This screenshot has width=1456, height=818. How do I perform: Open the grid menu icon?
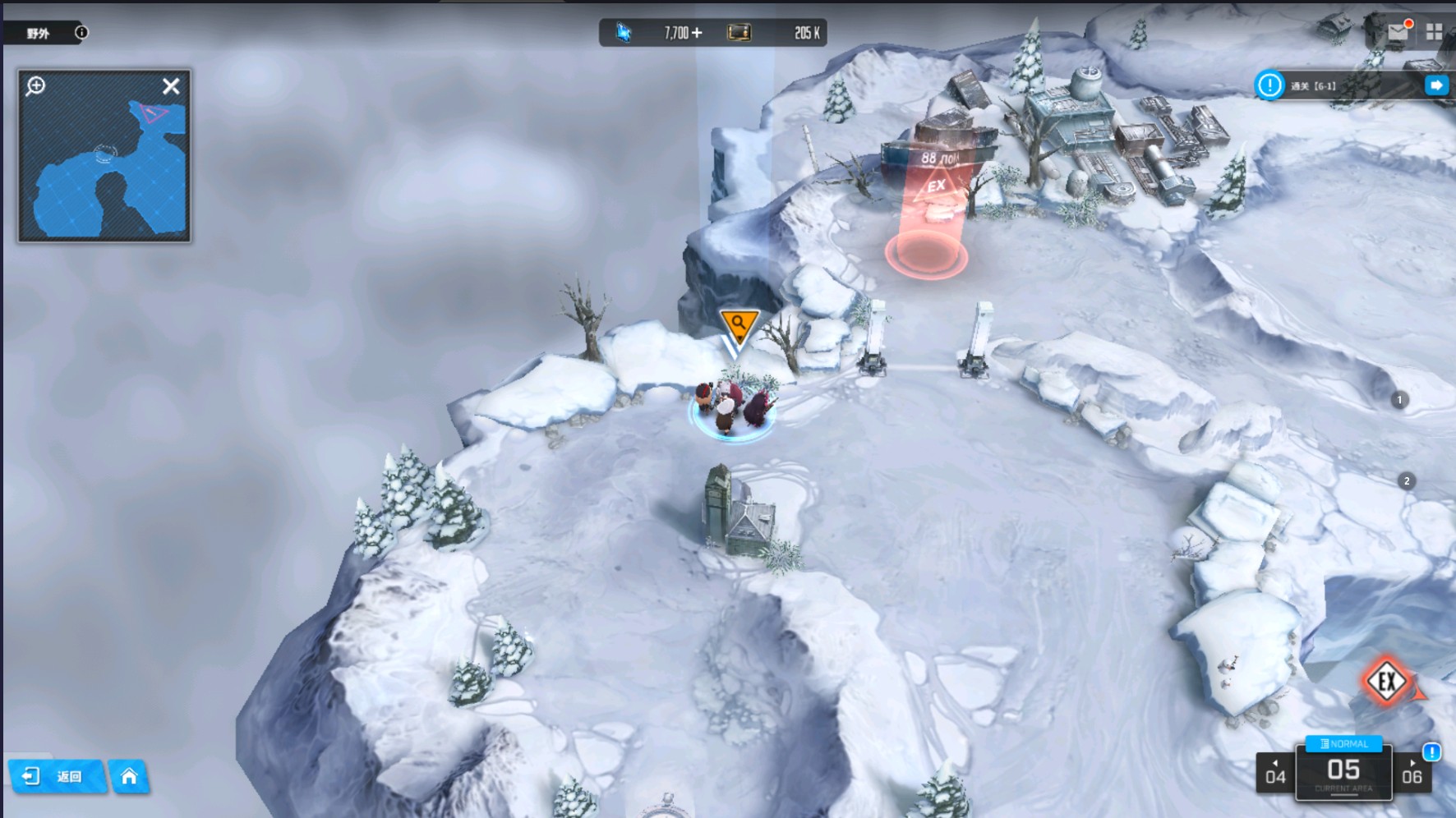tap(1434, 31)
